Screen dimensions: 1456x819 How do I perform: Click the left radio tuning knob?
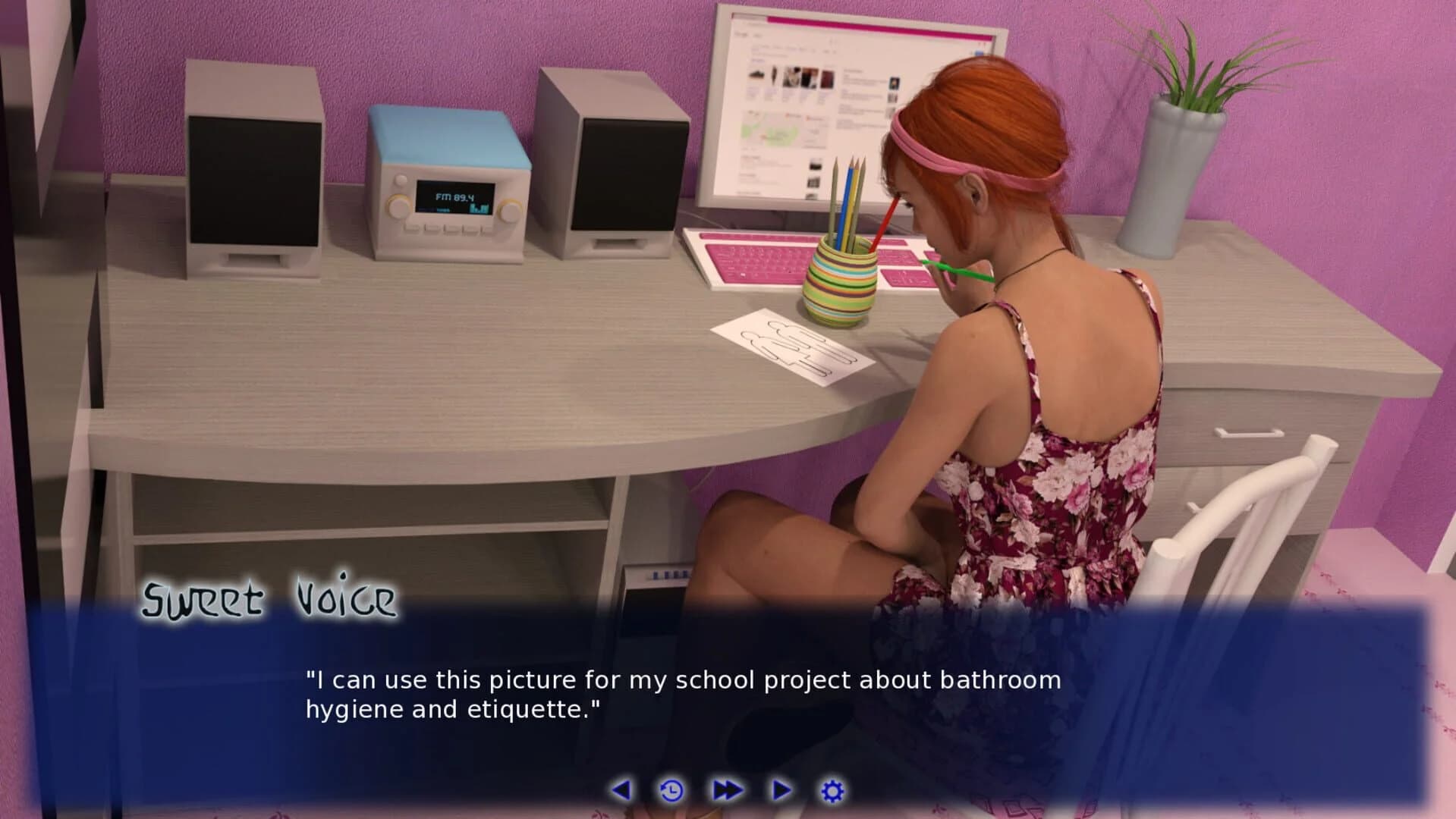coord(397,209)
